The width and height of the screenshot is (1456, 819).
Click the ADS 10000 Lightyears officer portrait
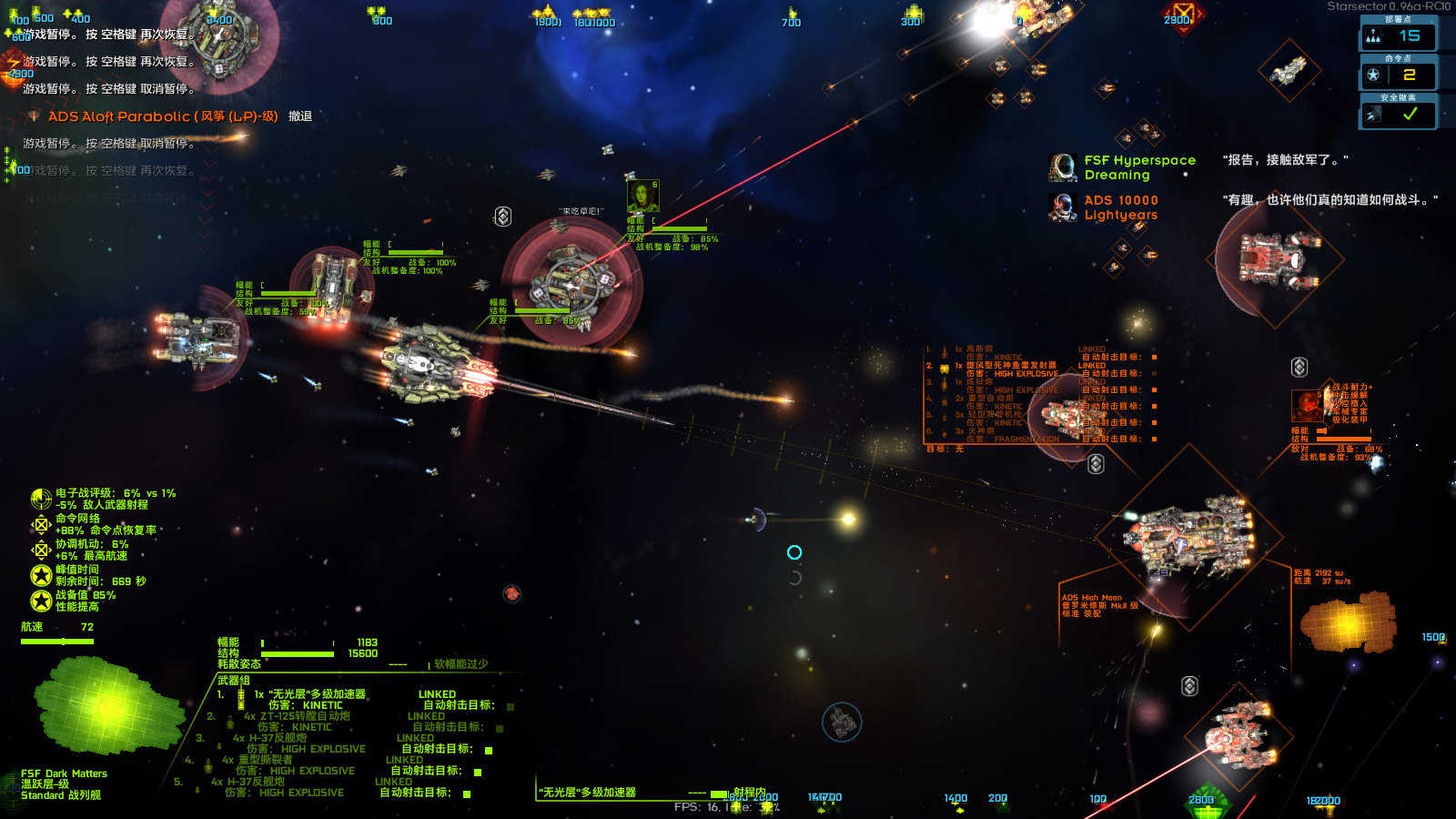[1063, 207]
